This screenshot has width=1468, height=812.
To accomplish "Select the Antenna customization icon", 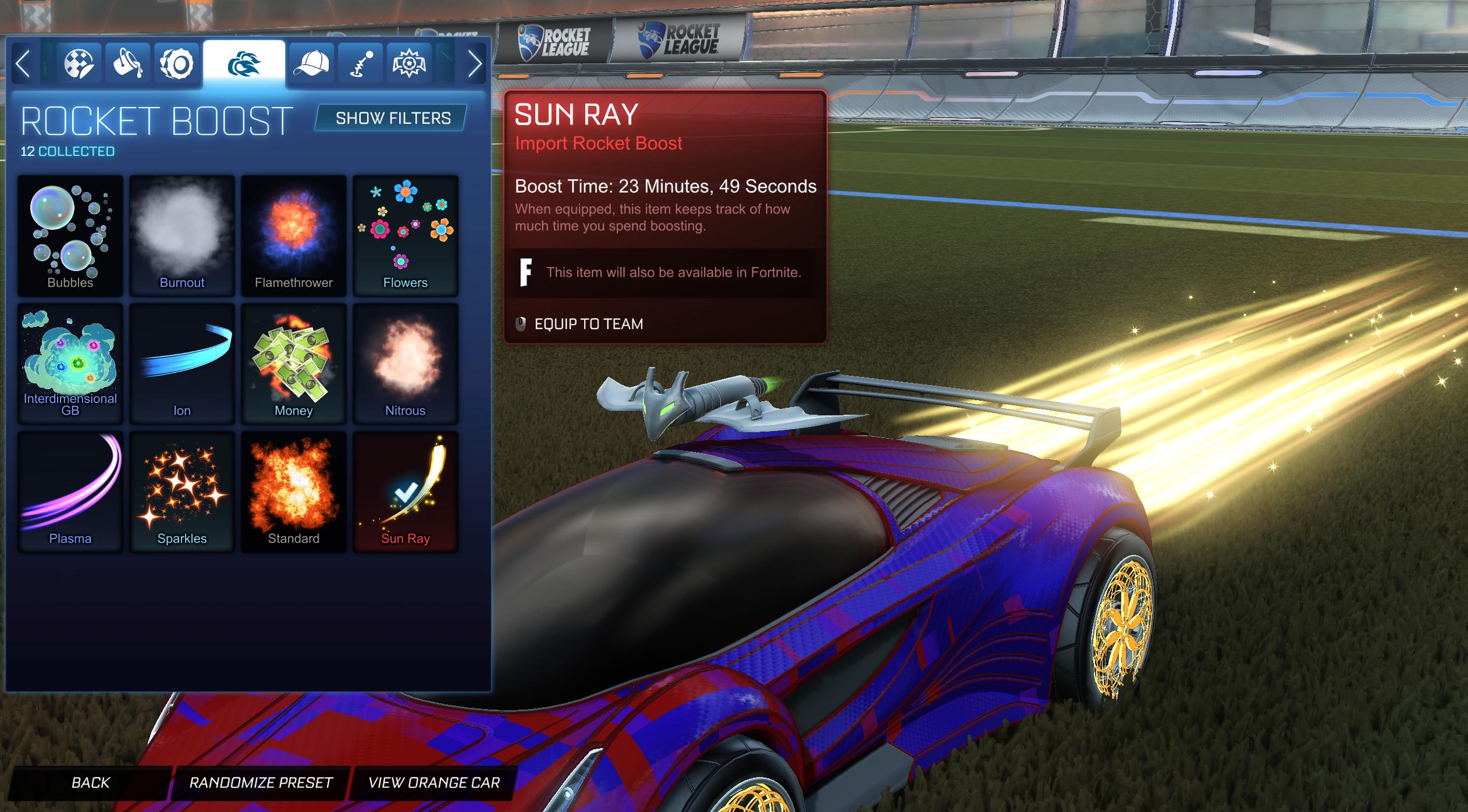I will [361, 63].
